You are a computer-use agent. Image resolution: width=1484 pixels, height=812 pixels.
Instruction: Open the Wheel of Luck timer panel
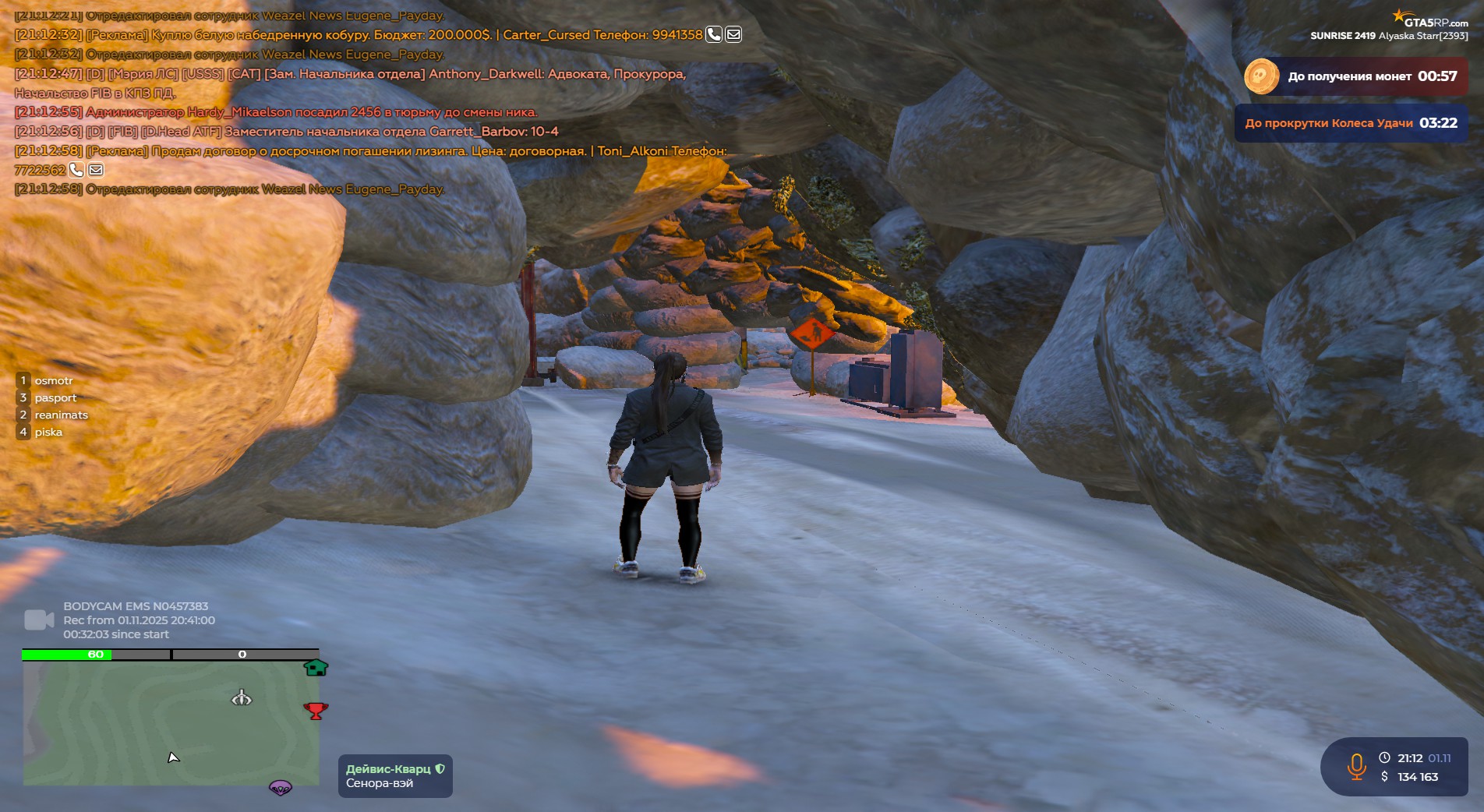point(1351,123)
